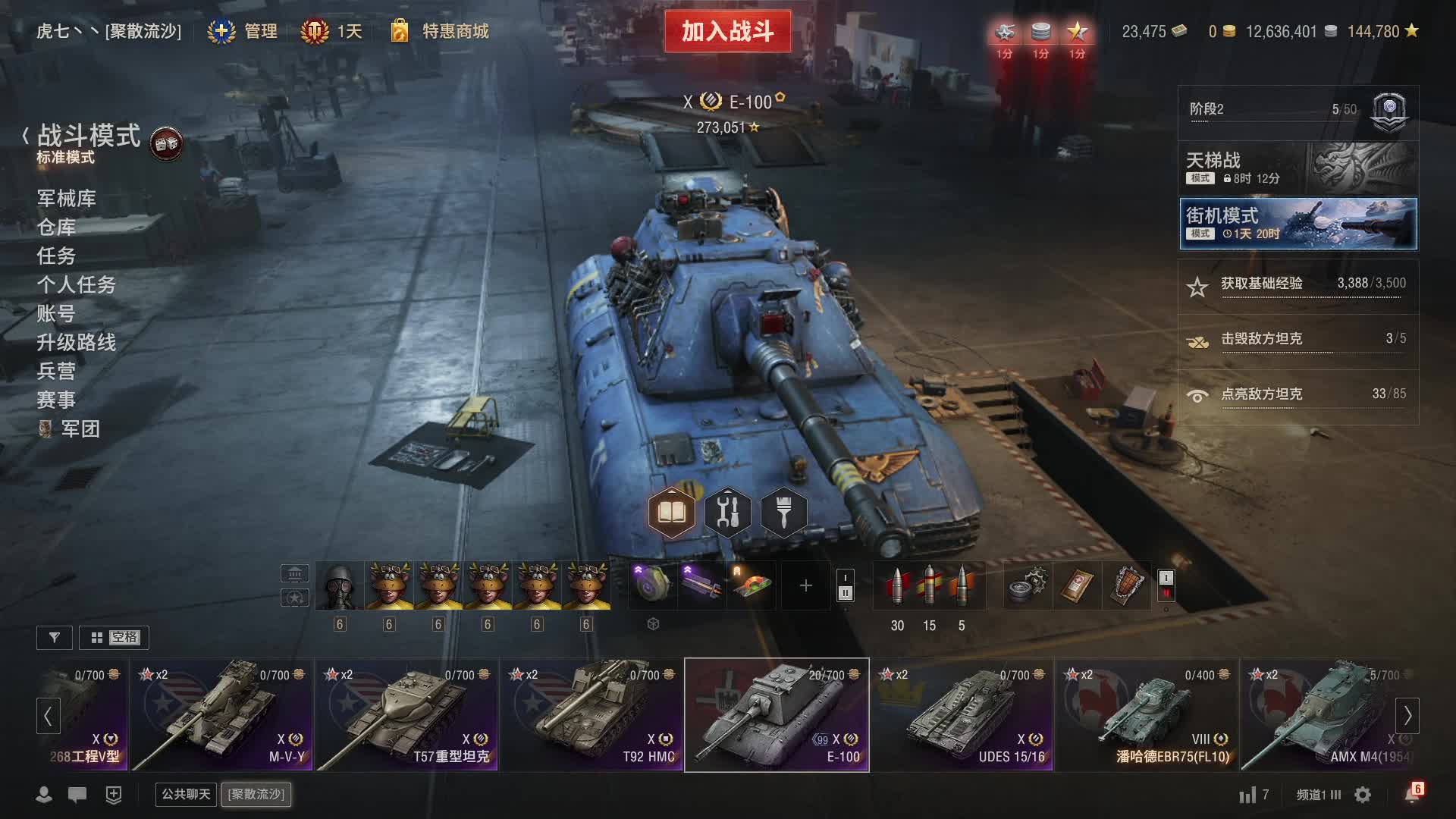The width and height of the screenshot is (1456, 819).
Task: Open the gear settings icon
Action: 1363,795
